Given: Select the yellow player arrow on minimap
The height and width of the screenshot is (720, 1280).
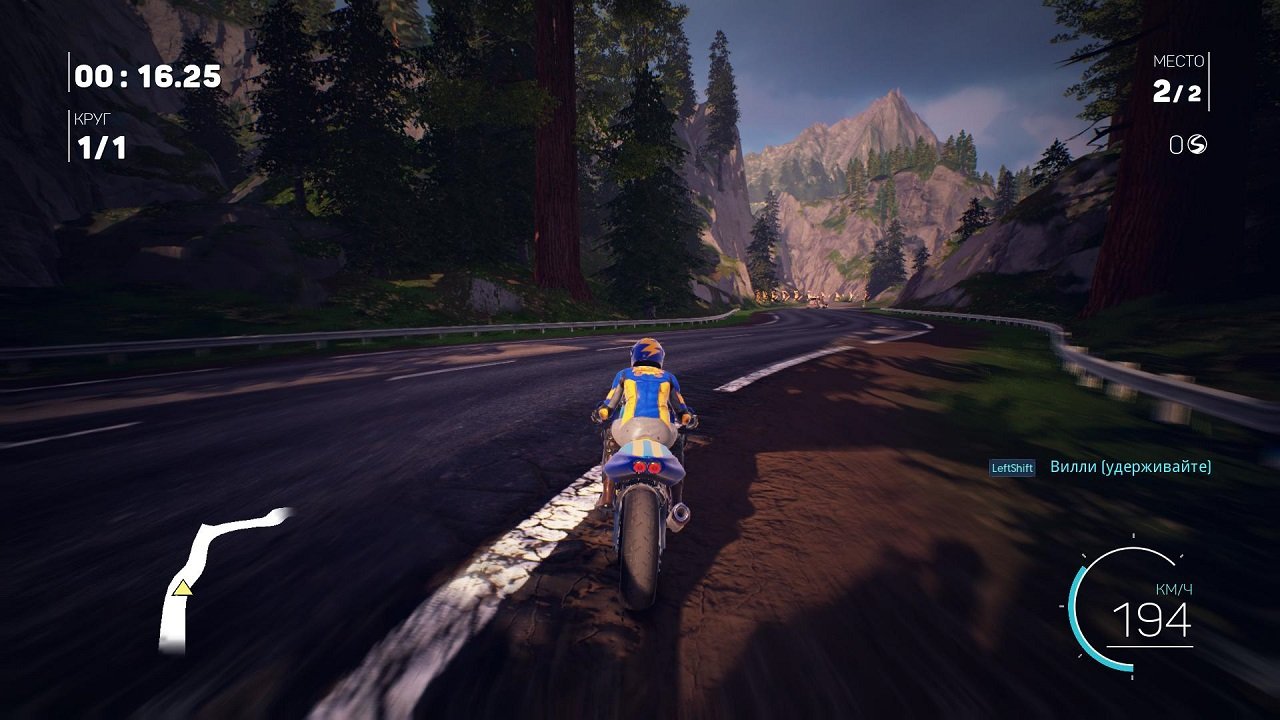Looking at the screenshot, I should tap(182, 588).
